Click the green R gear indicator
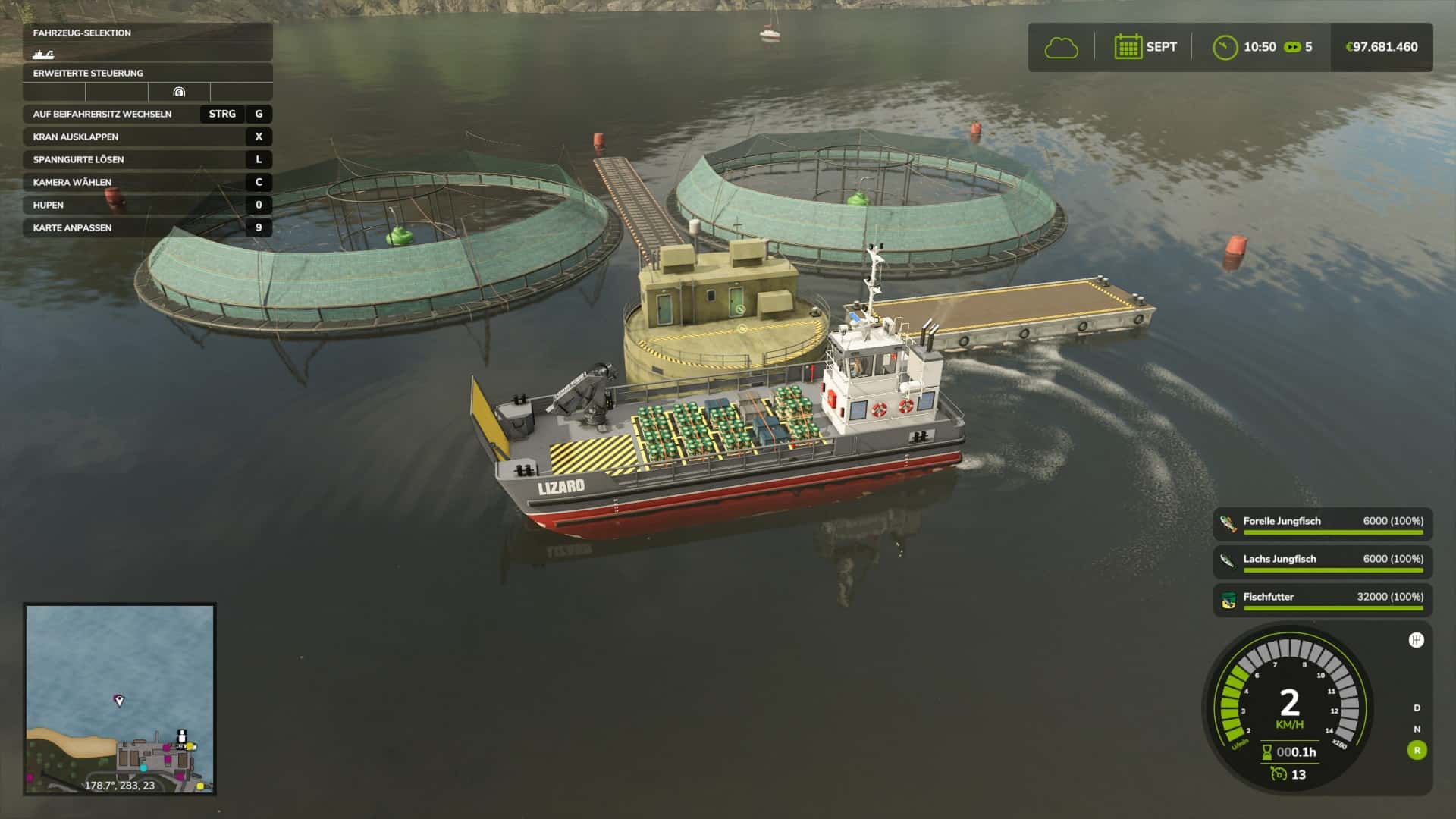1456x819 pixels. point(1417,751)
